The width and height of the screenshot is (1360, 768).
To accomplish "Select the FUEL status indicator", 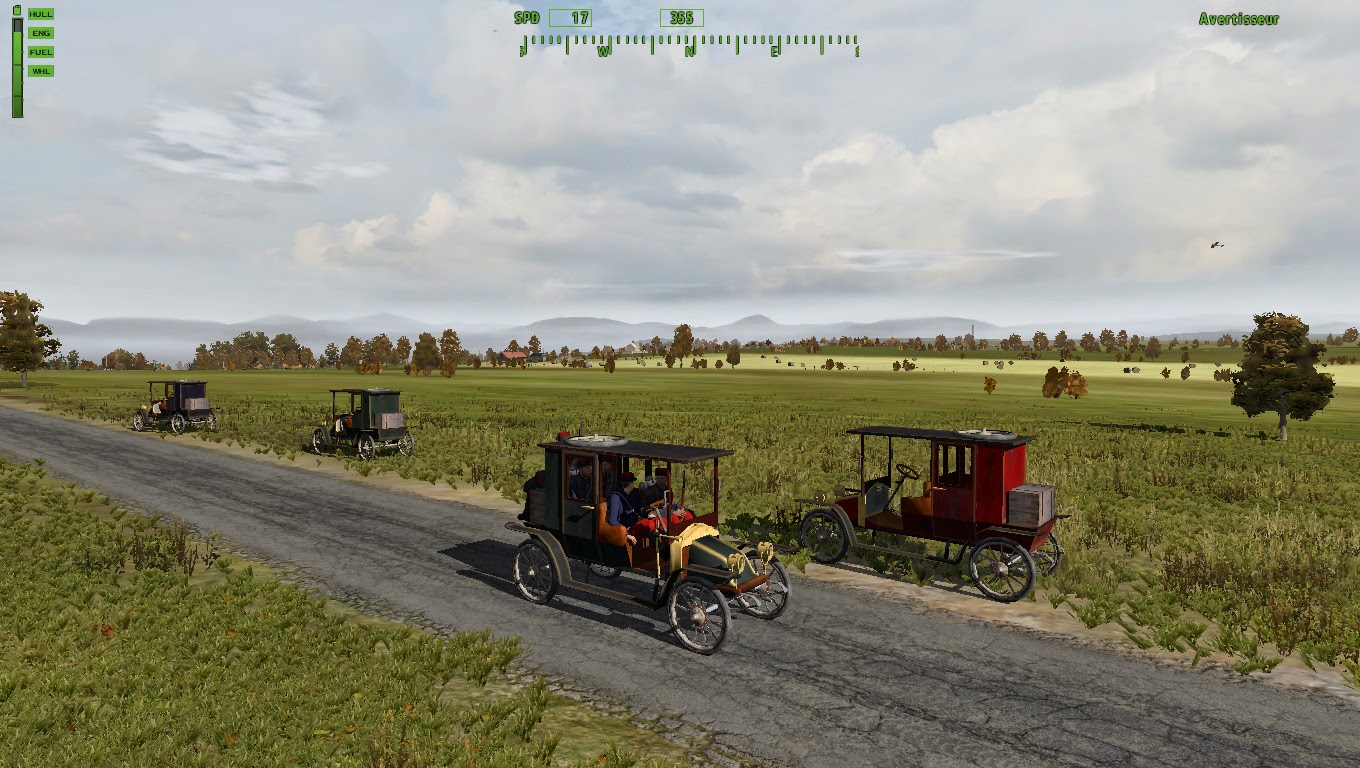I will (x=41, y=51).
